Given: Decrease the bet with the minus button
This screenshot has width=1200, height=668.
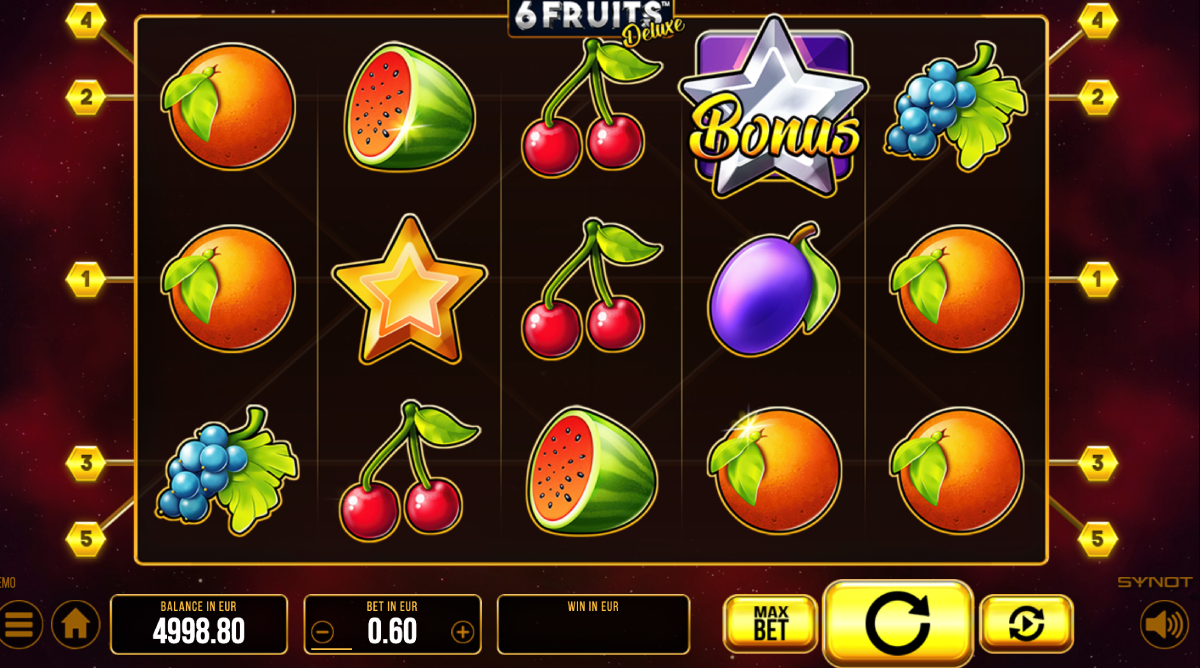Looking at the screenshot, I should tap(322, 632).
